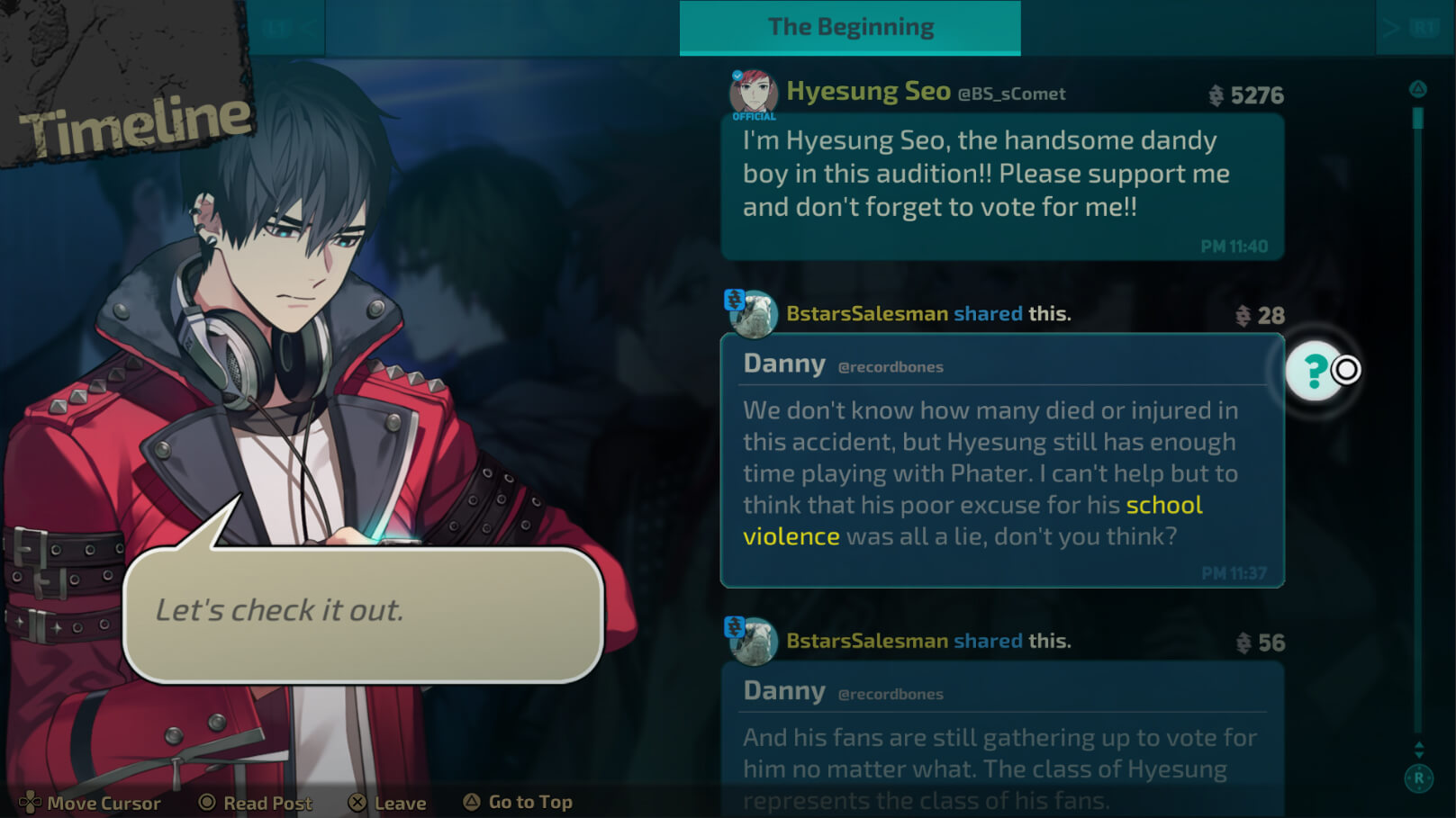Go to previous timeline chapter arrow
This screenshot has height=818, width=1456.
point(286,29)
